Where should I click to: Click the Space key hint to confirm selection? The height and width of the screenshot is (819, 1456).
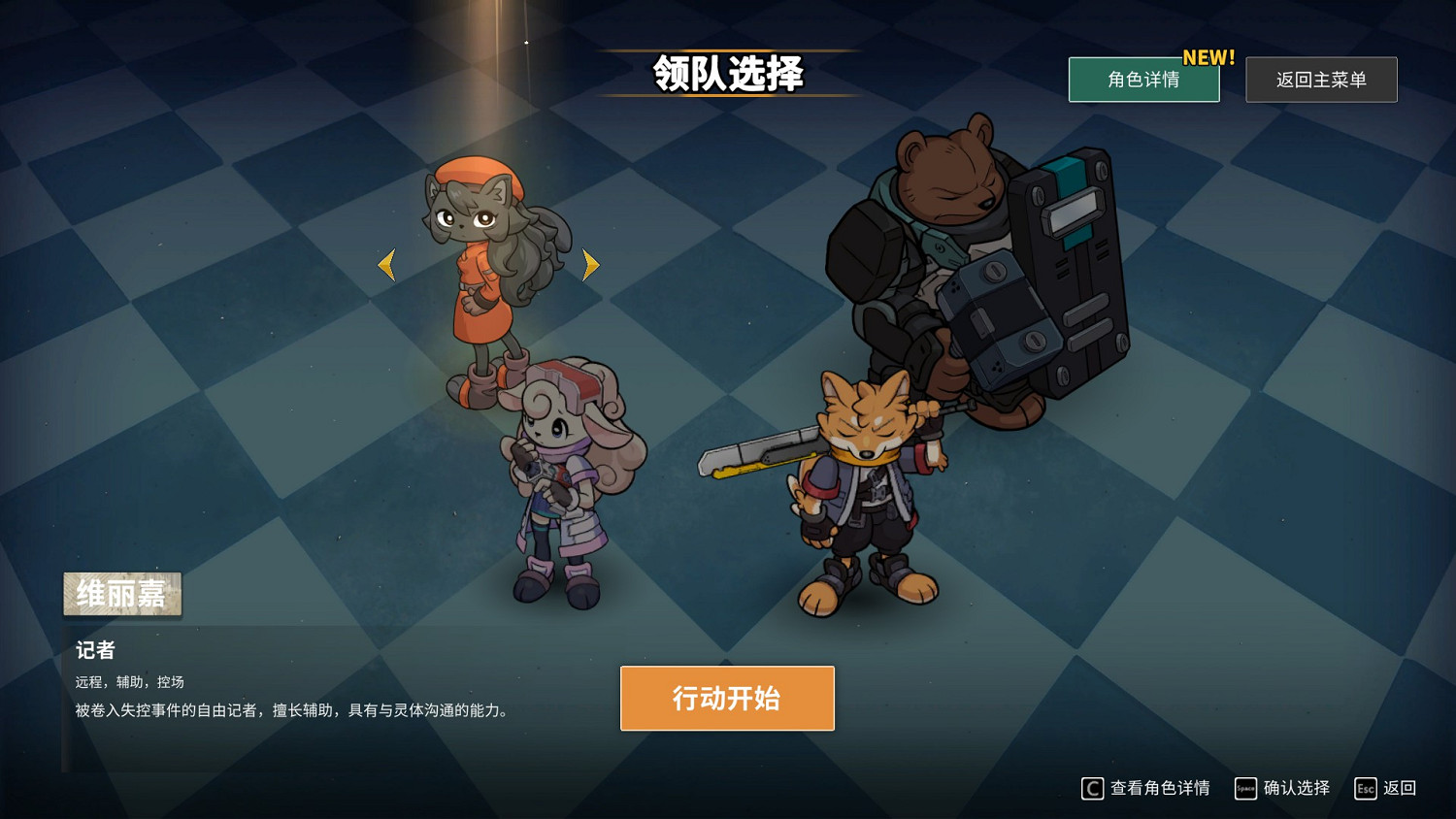tap(1245, 788)
